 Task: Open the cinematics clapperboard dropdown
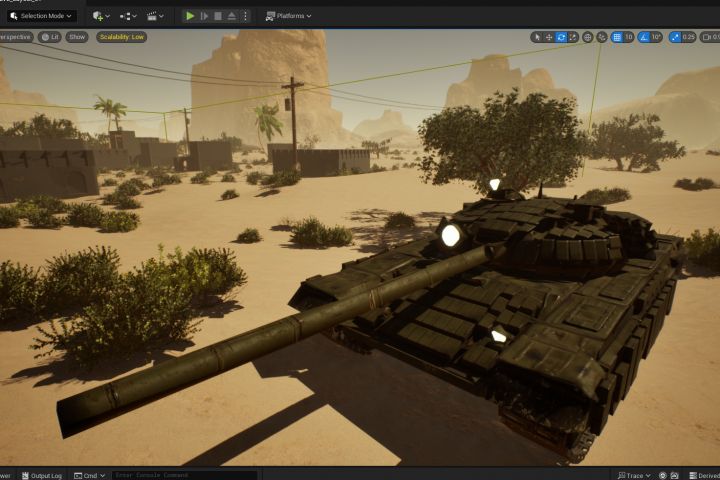pyautogui.click(x=155, y=16)
